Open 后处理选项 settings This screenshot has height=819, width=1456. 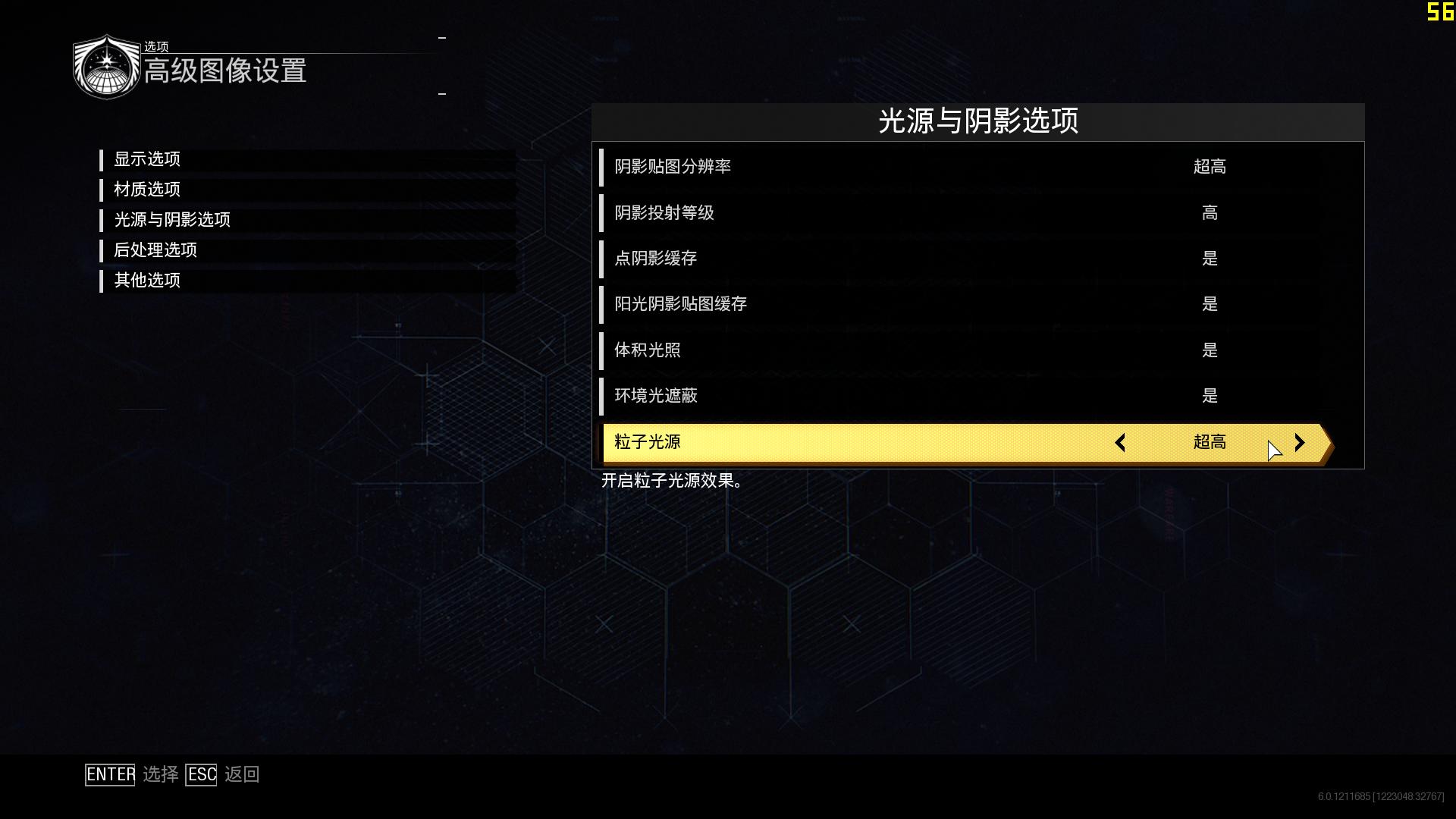[155, 250]
